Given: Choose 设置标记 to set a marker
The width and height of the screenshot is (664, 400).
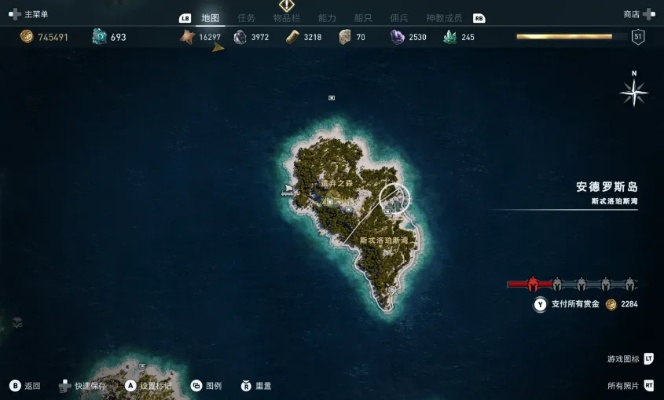Looking at the screenshot, I should pos(148,385).
